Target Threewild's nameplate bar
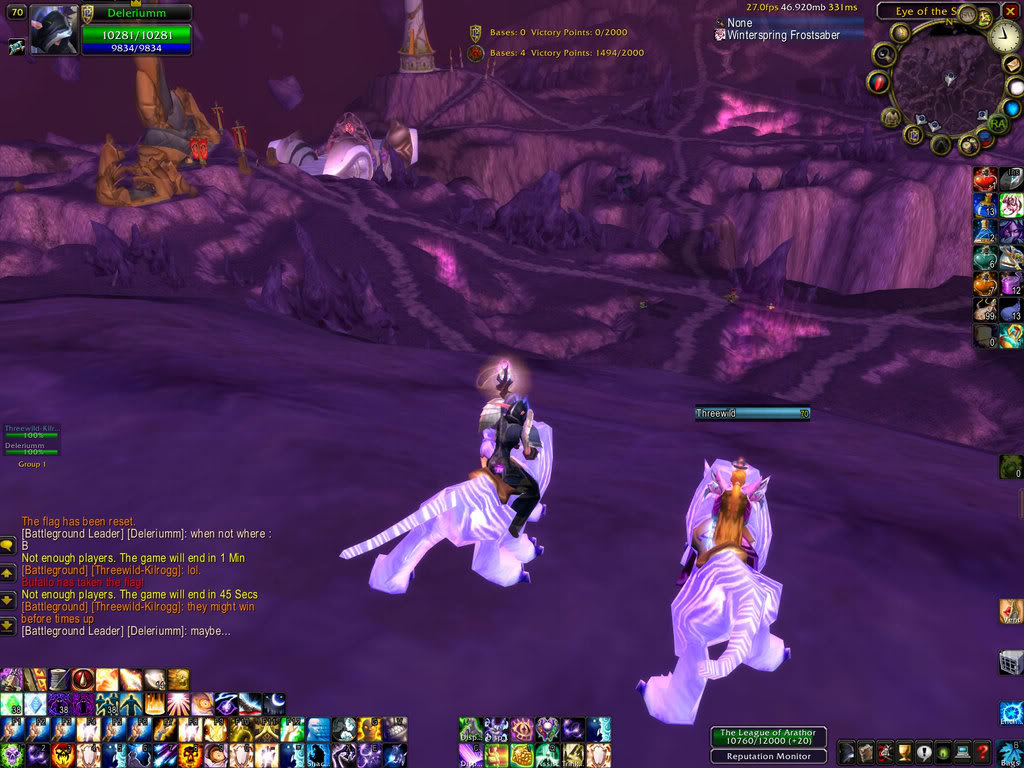 (x=752, y=412)
